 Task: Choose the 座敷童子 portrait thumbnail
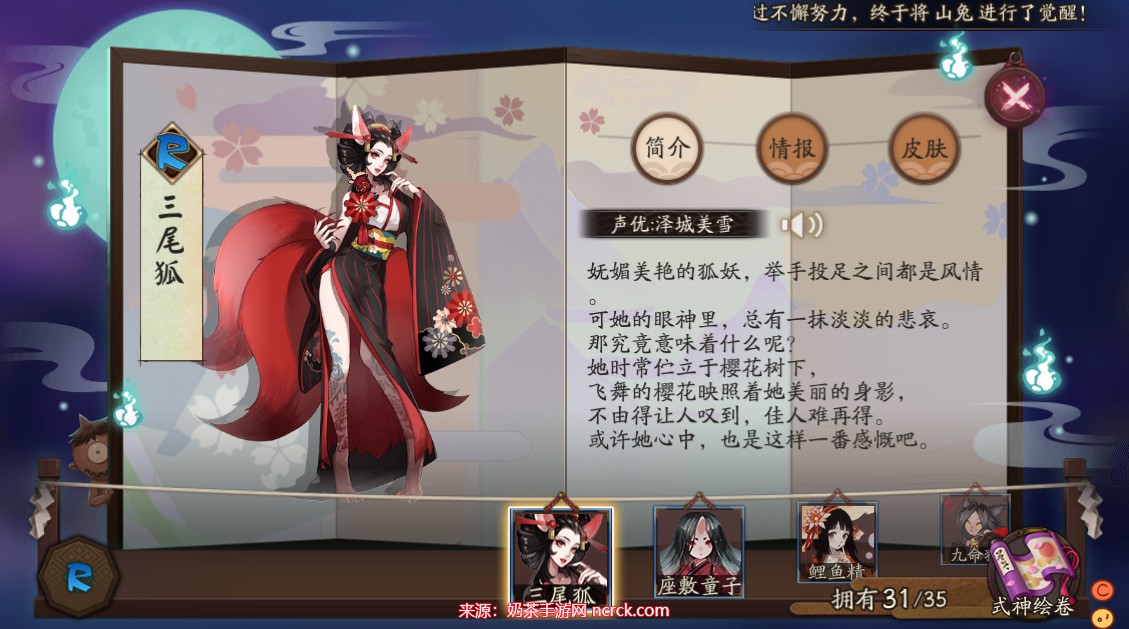699,551
